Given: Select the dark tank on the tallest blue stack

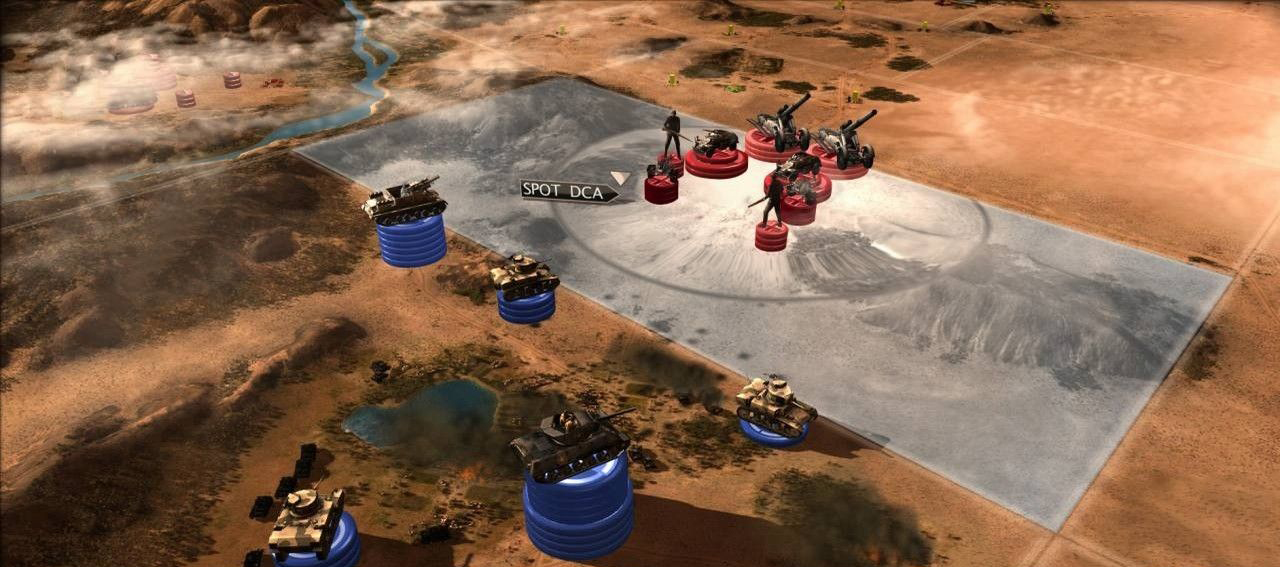Looking at the screenshot, I should click(571, 443).
